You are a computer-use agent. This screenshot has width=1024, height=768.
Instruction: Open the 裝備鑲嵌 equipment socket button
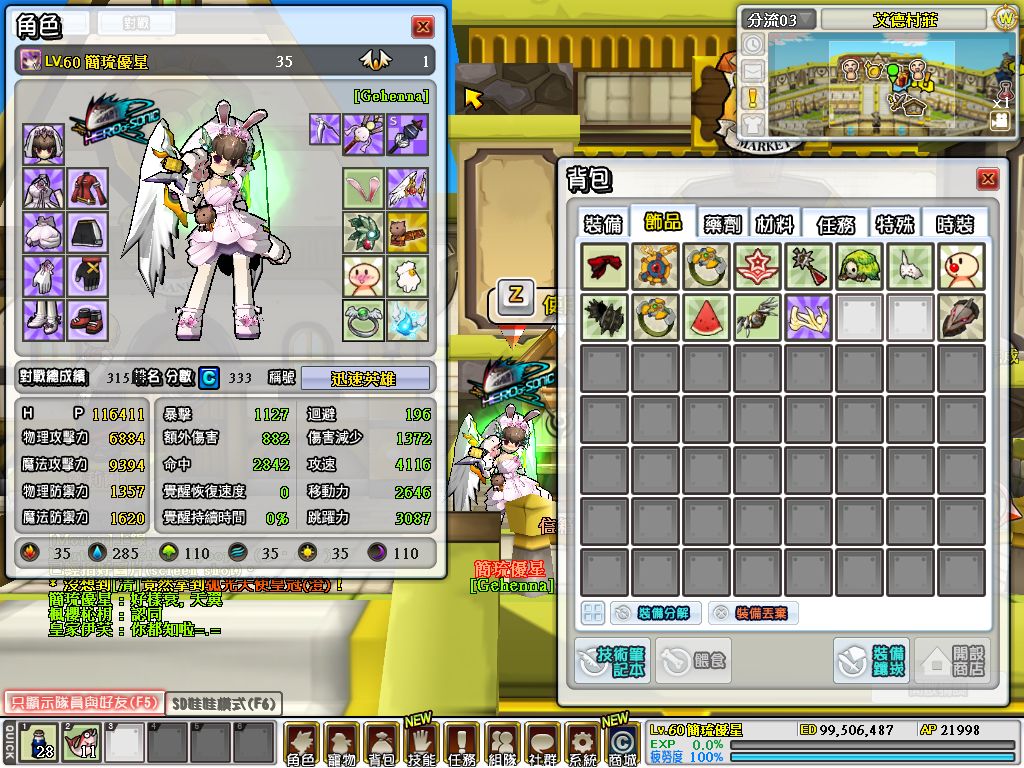tap(871, 661)
